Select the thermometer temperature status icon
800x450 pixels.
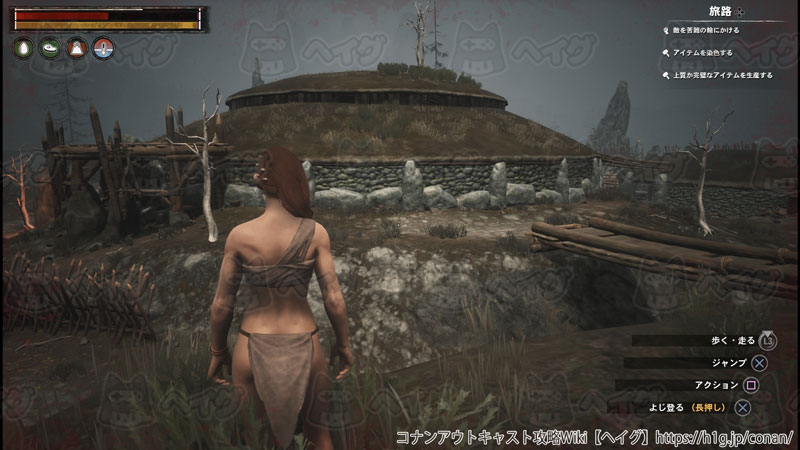[101, 47]
